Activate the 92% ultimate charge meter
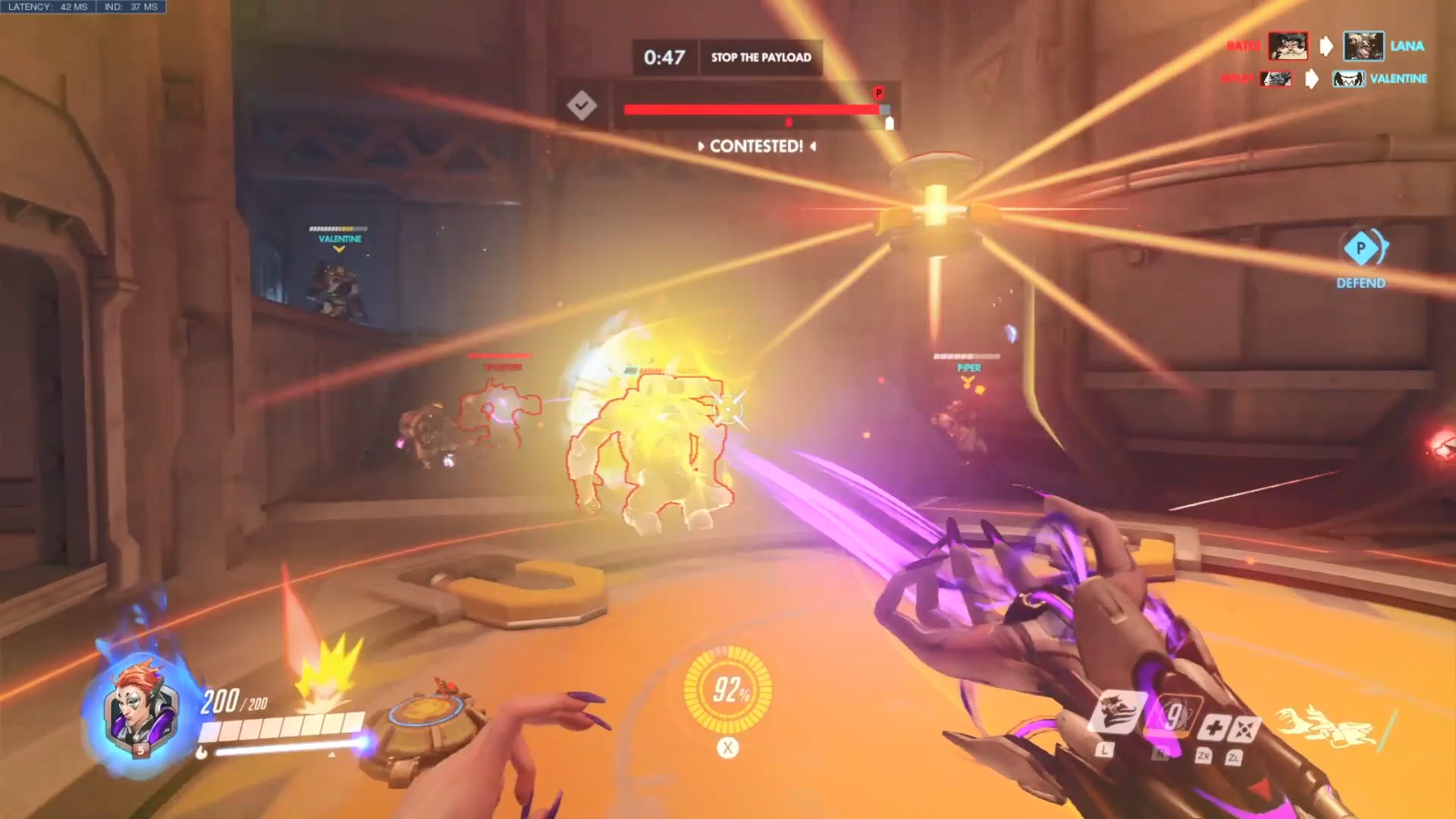 click(x=727, y=689)
